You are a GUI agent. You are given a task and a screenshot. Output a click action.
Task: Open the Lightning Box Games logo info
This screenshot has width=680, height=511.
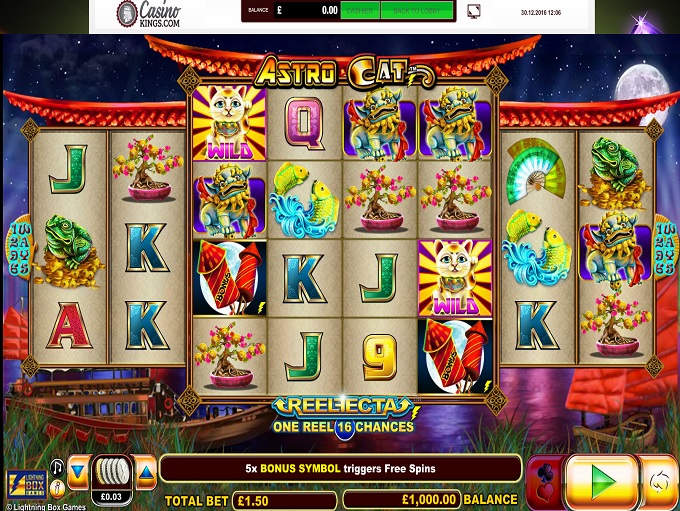pyautogui.click(x=26, y=484)
